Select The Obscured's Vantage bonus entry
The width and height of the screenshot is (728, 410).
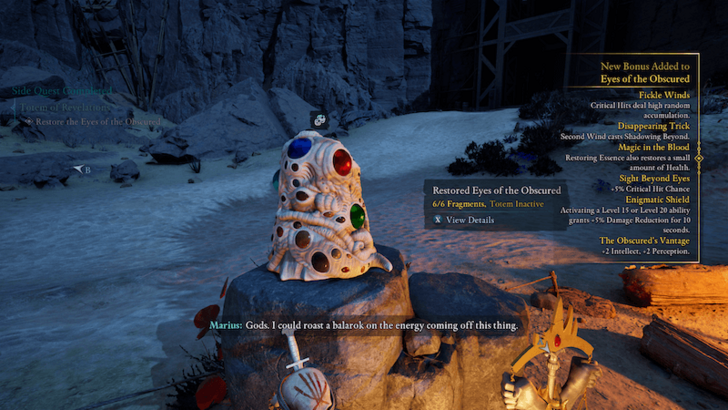645,241
